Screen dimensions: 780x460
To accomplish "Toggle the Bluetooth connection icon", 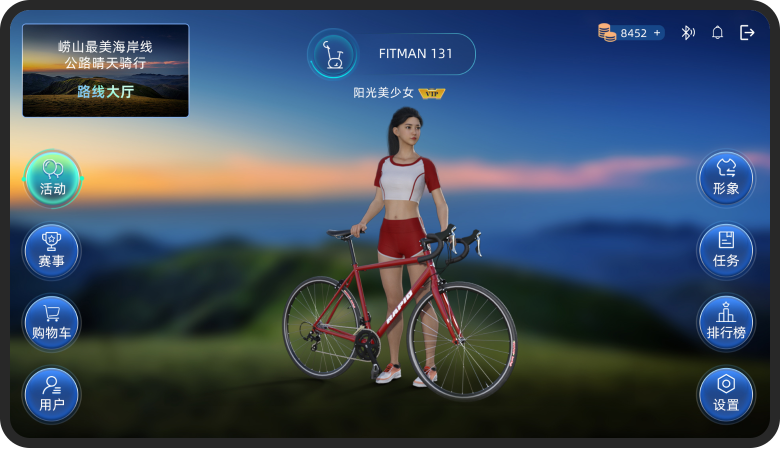I will pyautogui.click(x=688, y=33).
